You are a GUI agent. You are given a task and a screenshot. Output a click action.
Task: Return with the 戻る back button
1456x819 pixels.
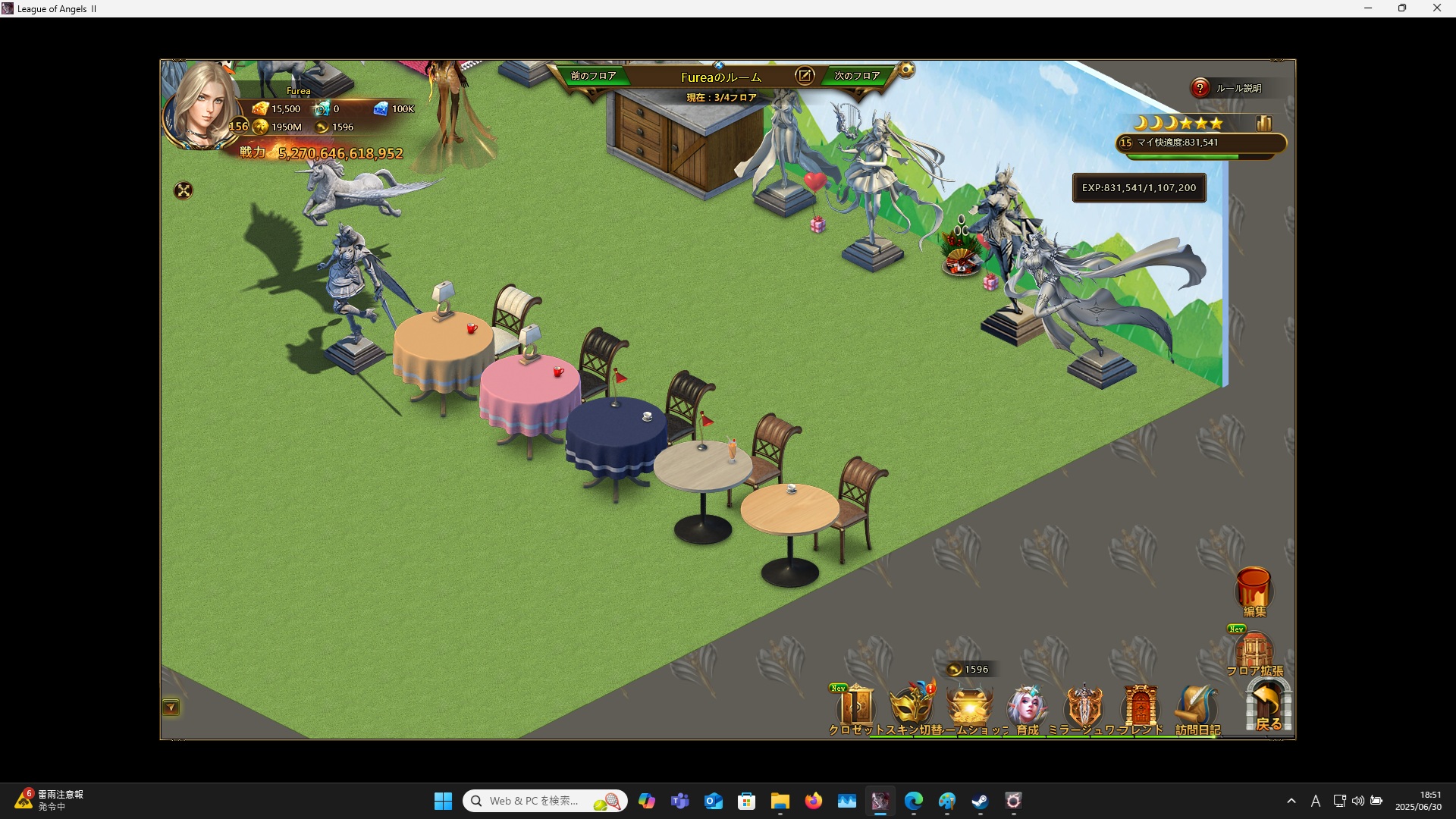pos(1268,705)
